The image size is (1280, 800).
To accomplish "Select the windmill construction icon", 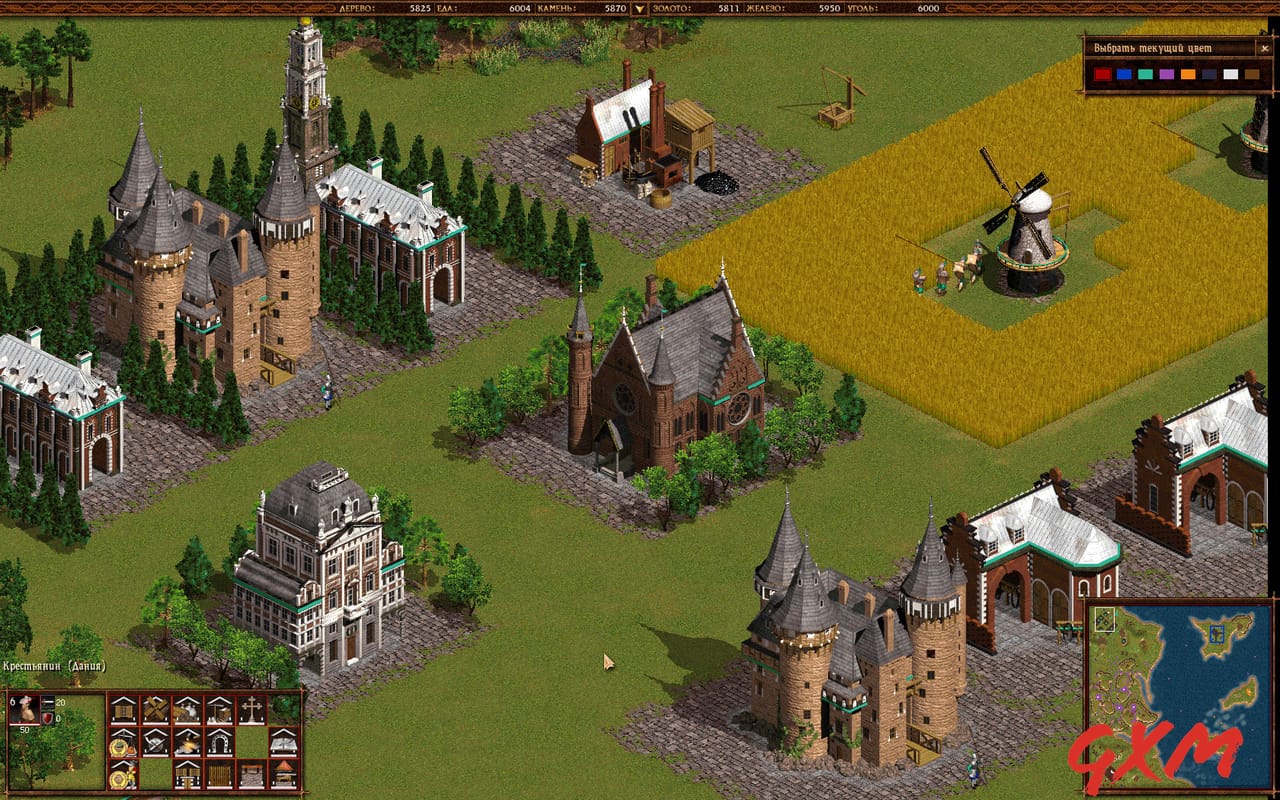I will pos(157,710).
